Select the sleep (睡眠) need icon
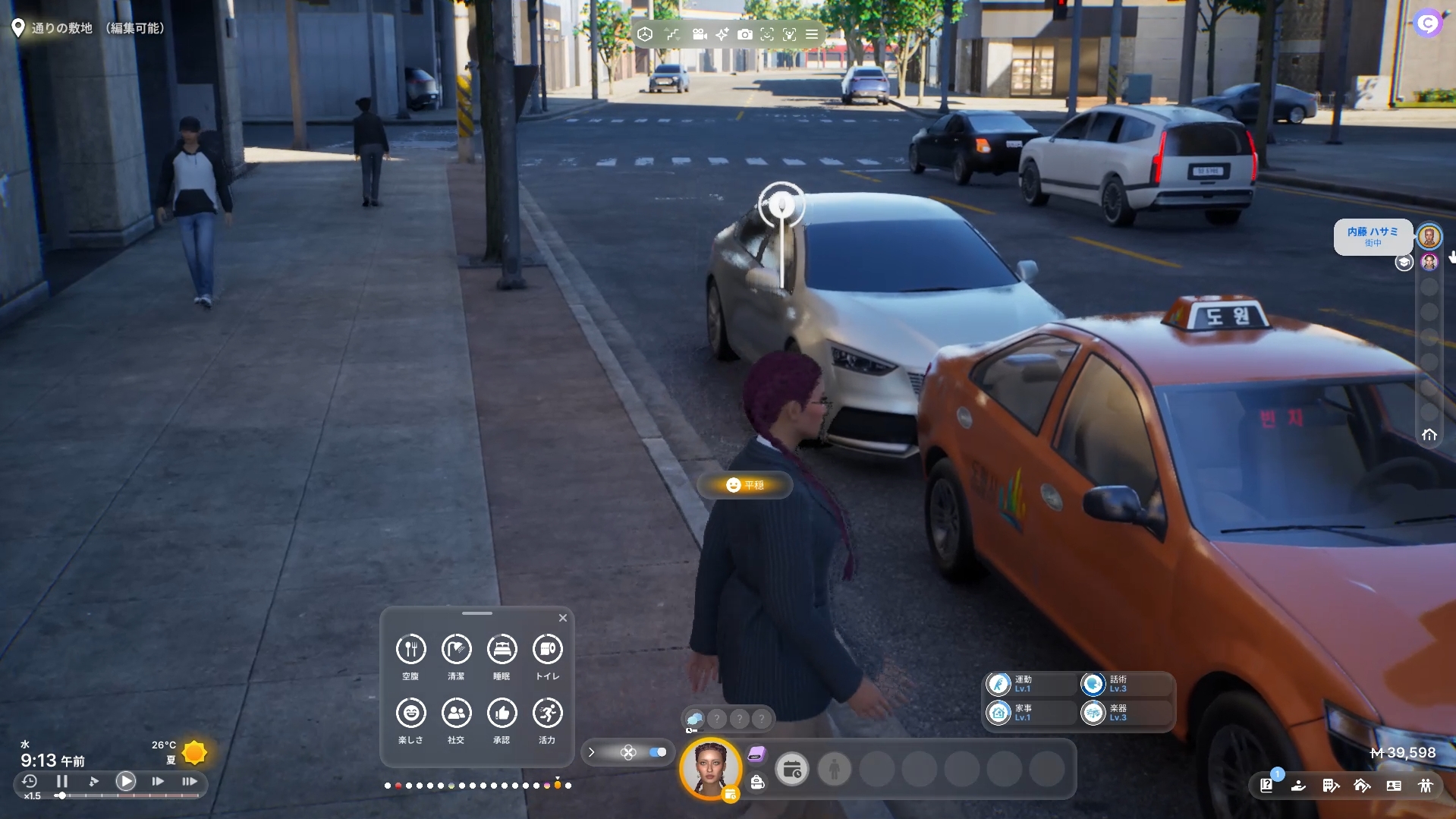Image resolution: width=1456 pixels, height=819 pixels. [502, 649]
